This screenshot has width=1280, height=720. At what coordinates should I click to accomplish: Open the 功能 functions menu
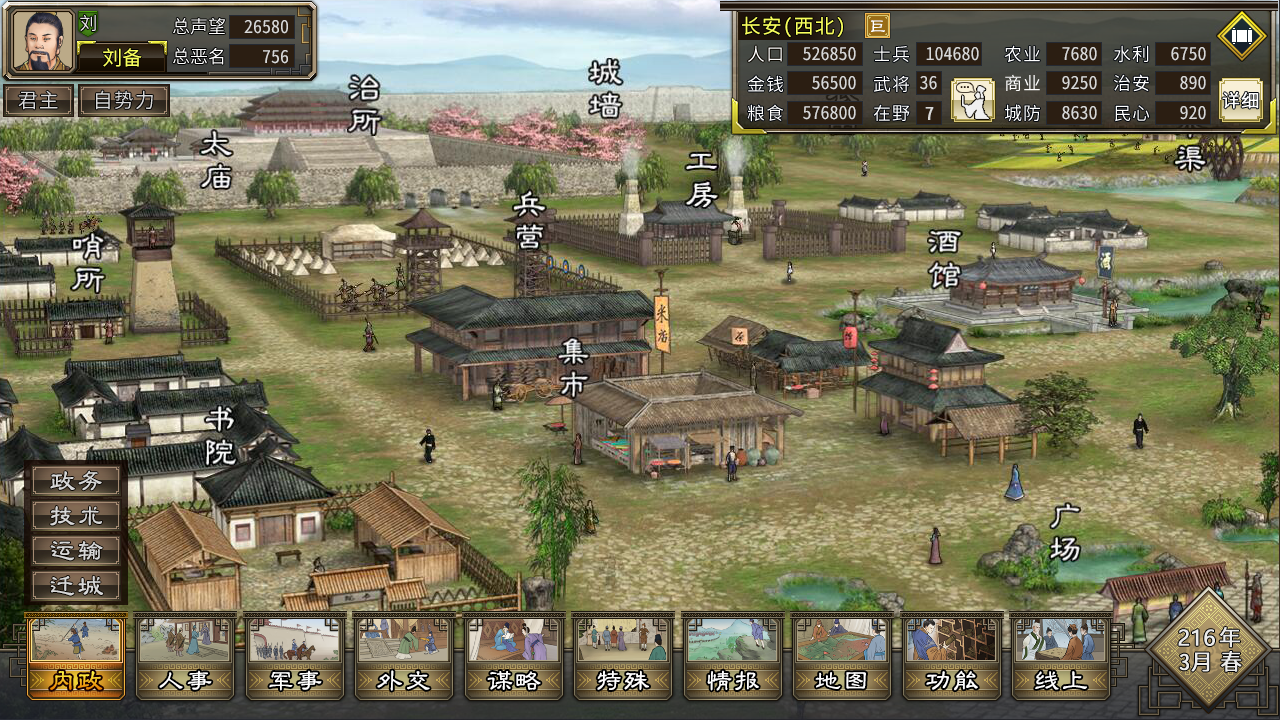(952, 655)
